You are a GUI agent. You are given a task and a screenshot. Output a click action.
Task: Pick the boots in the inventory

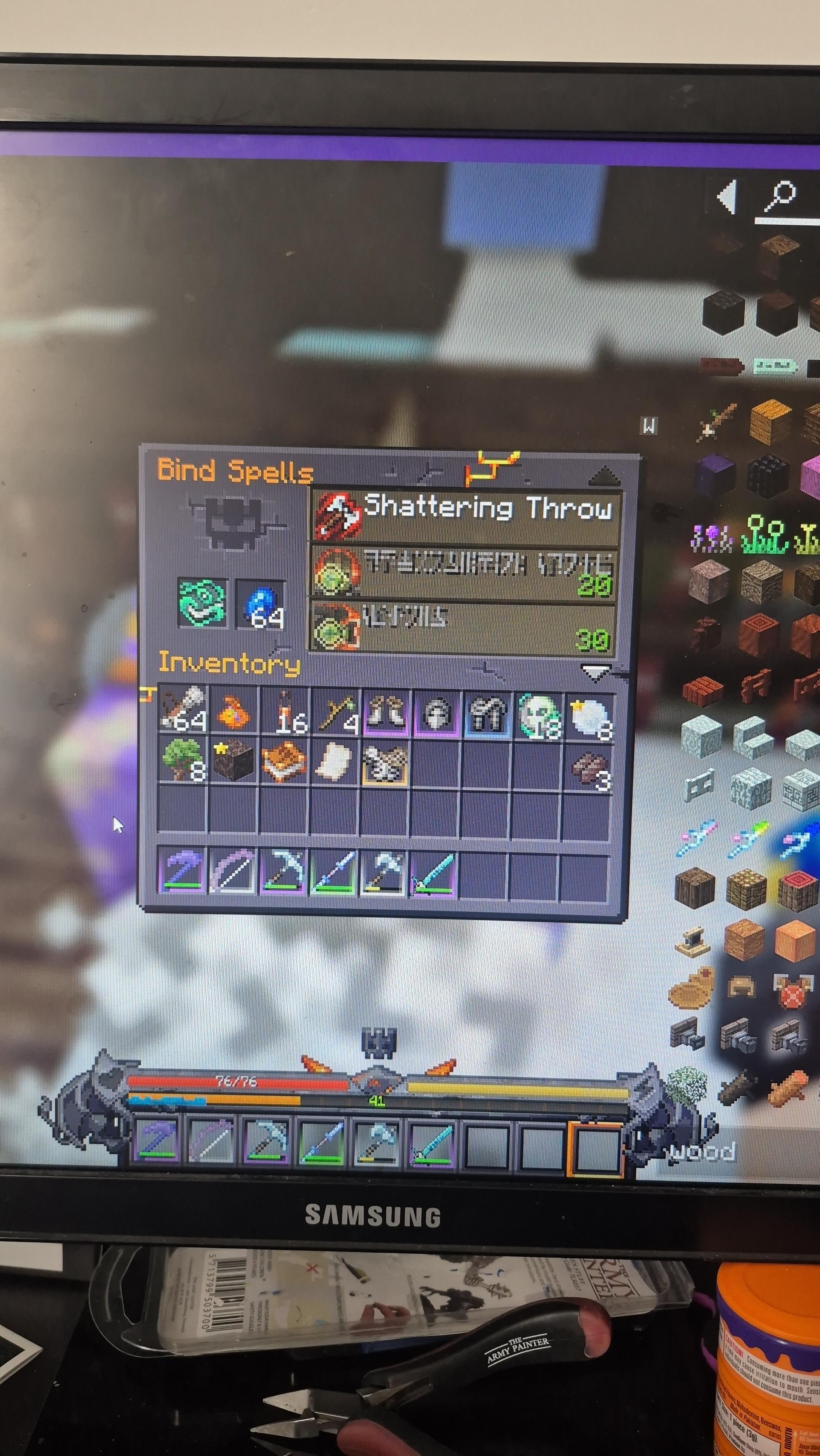[385, 712]
